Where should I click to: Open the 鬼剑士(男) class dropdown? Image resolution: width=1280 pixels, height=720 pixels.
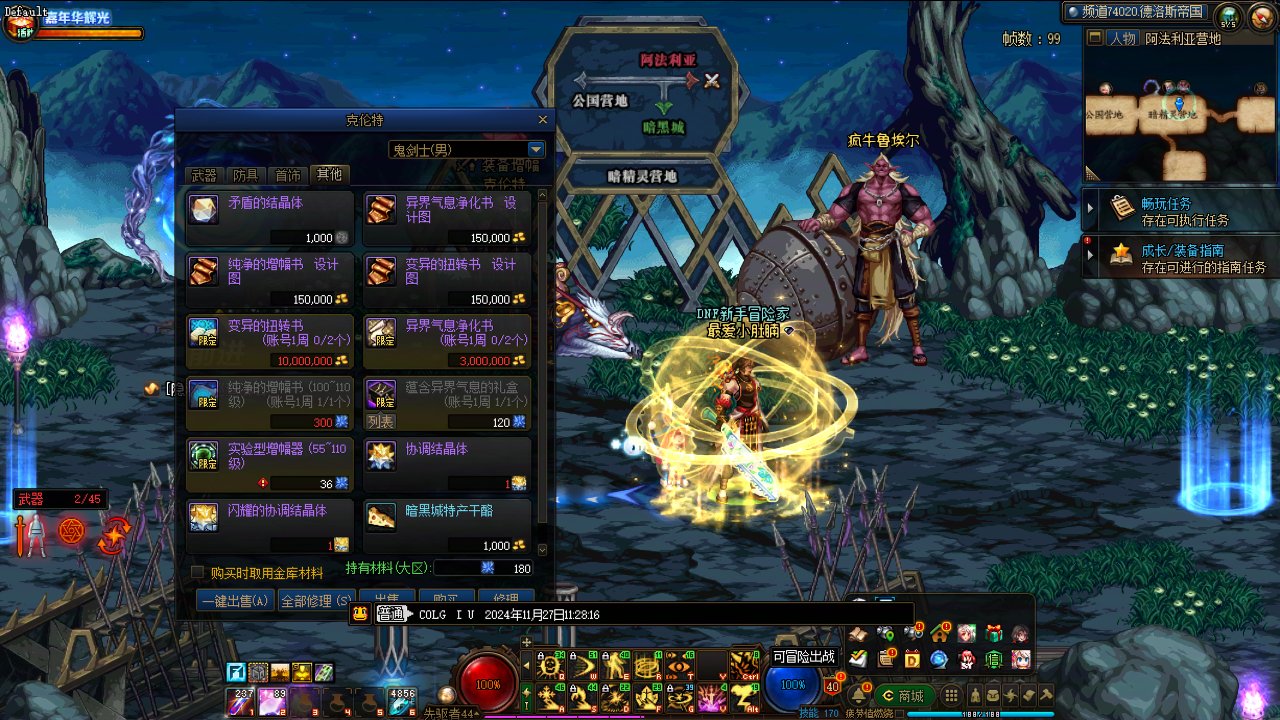tap(536, 150)
